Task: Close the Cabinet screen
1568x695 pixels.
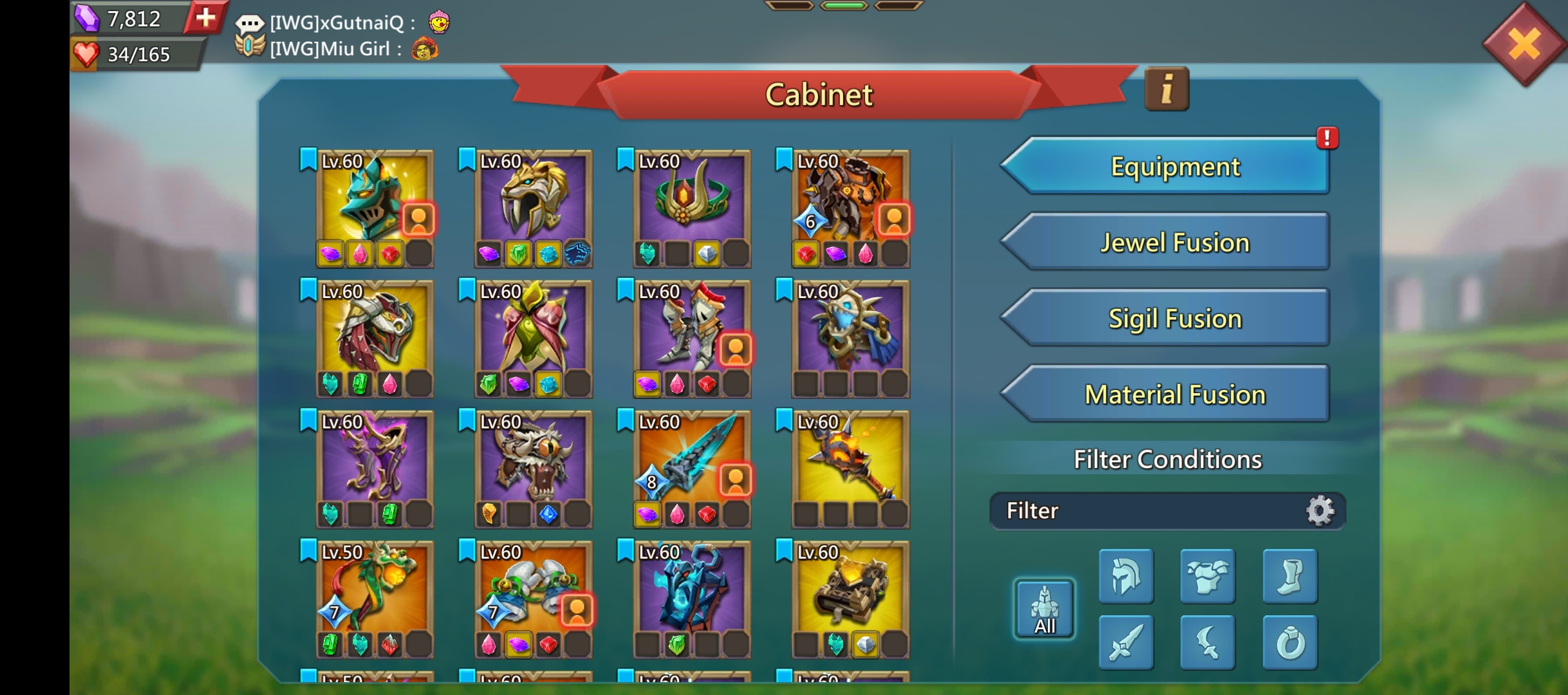Action: pos(1525,44)
